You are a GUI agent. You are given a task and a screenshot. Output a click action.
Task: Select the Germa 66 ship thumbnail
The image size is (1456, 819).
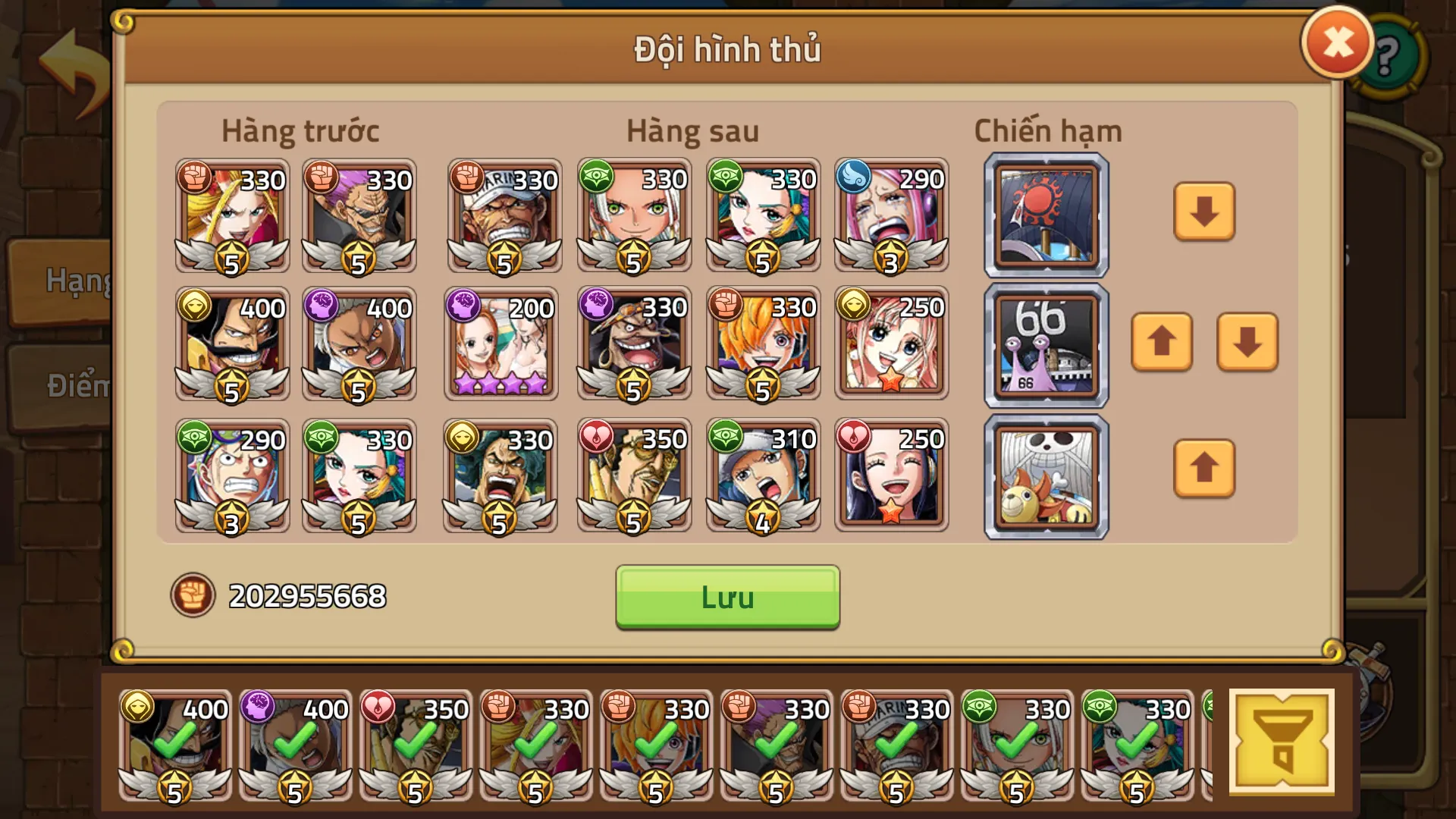click(1045, 345)
